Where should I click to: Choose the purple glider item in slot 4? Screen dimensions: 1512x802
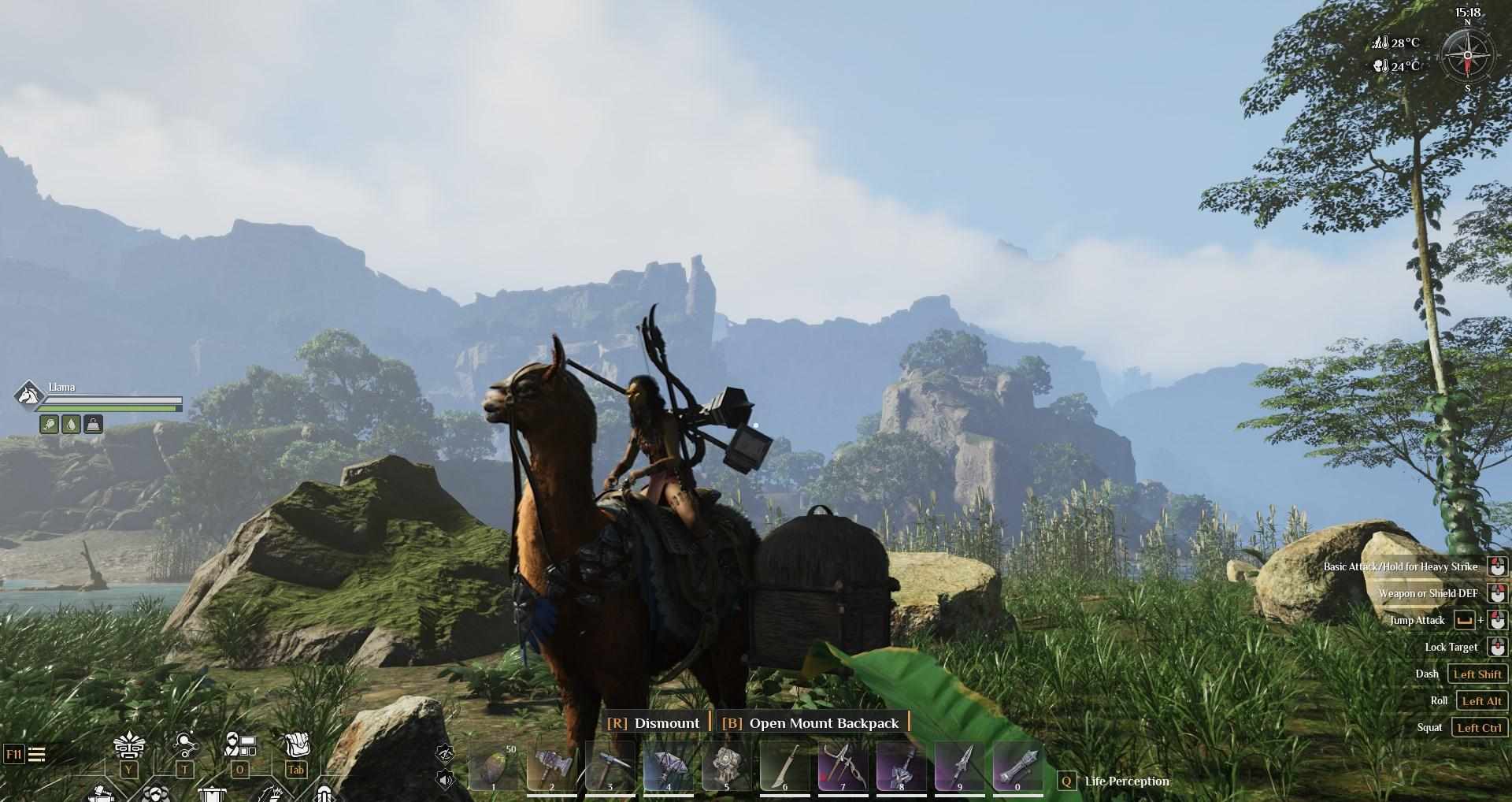(668, 767)
